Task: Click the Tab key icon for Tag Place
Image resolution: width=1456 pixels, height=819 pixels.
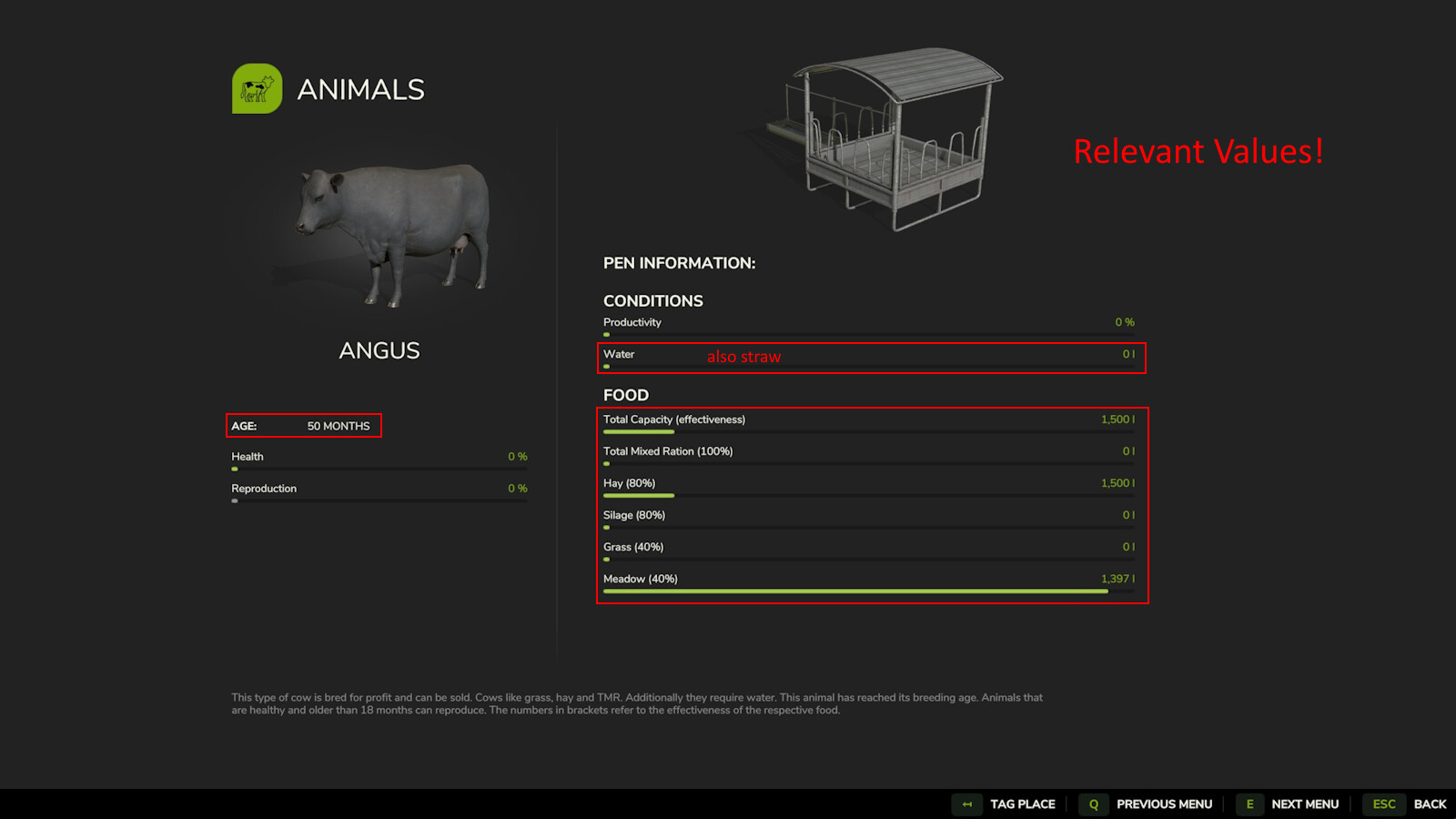Action: point(966,804)
